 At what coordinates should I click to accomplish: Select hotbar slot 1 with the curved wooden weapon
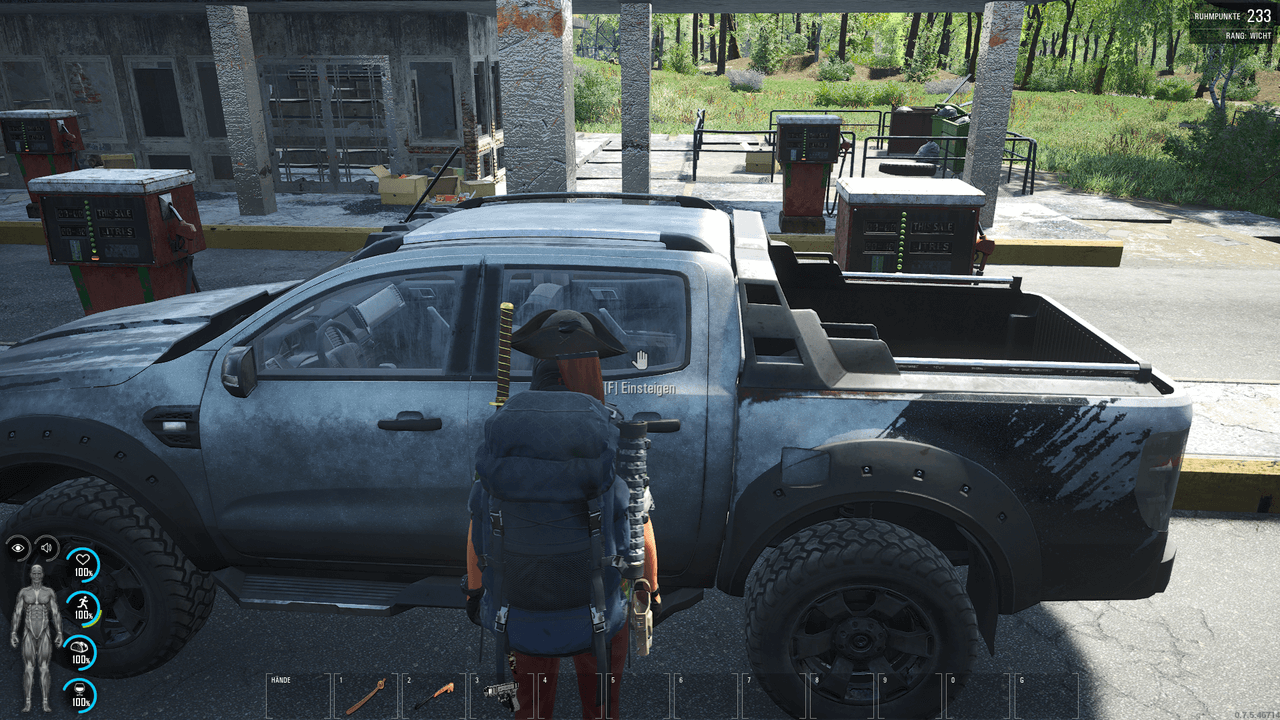pos(365,695)
